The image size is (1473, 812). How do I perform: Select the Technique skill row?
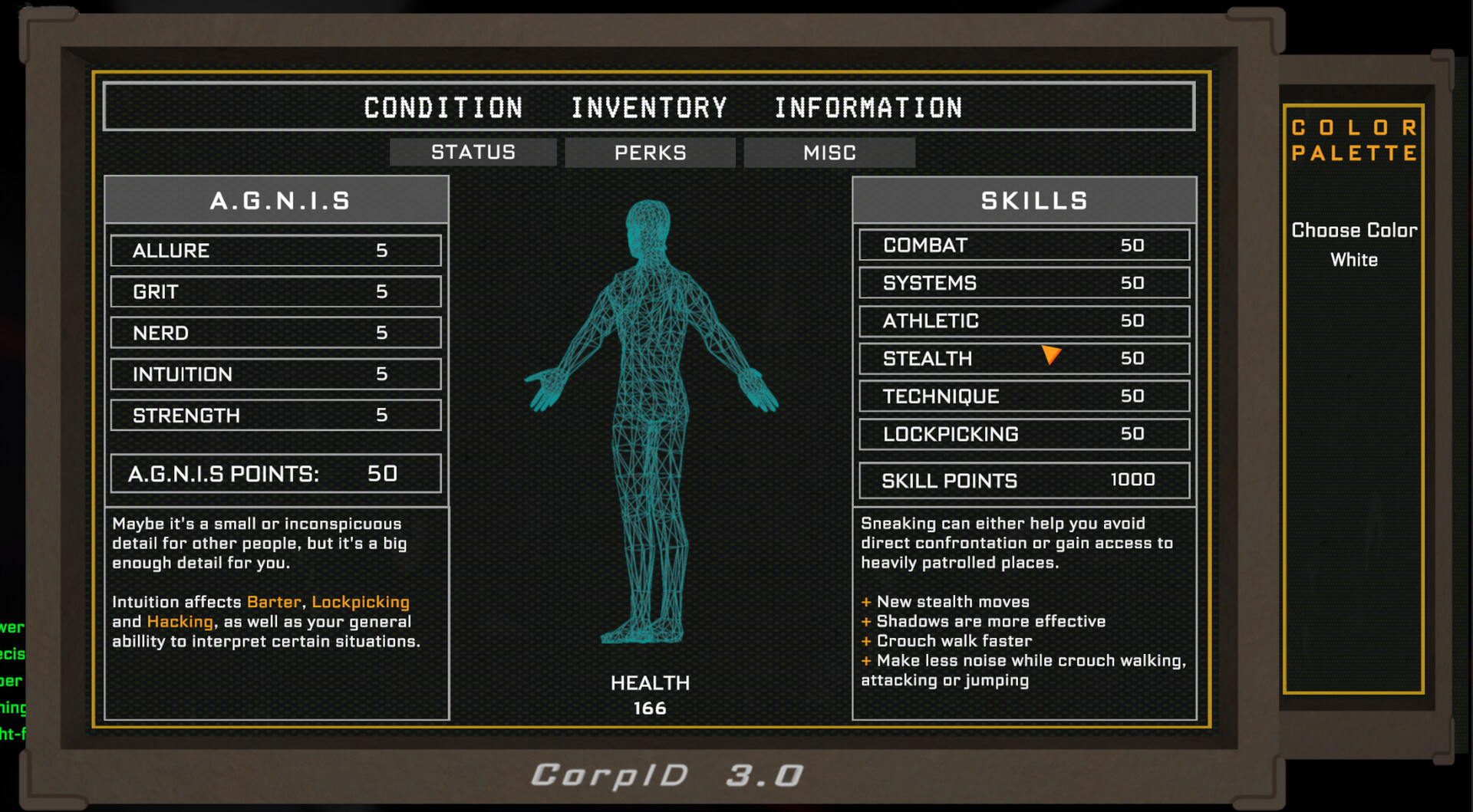(1024, 396)
